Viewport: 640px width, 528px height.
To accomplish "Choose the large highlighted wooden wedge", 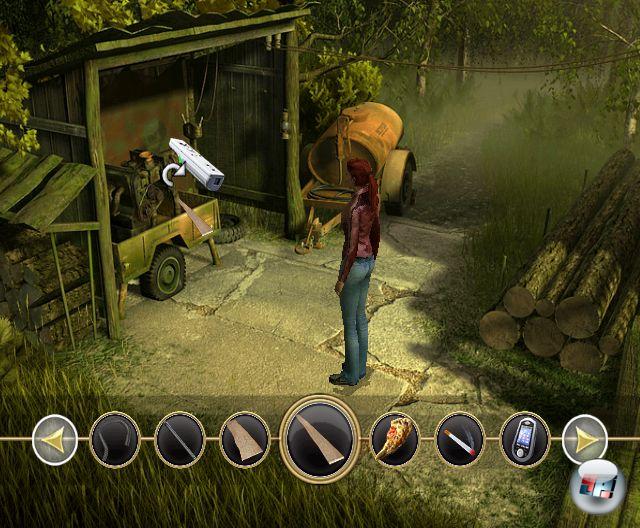I will 320,439.
